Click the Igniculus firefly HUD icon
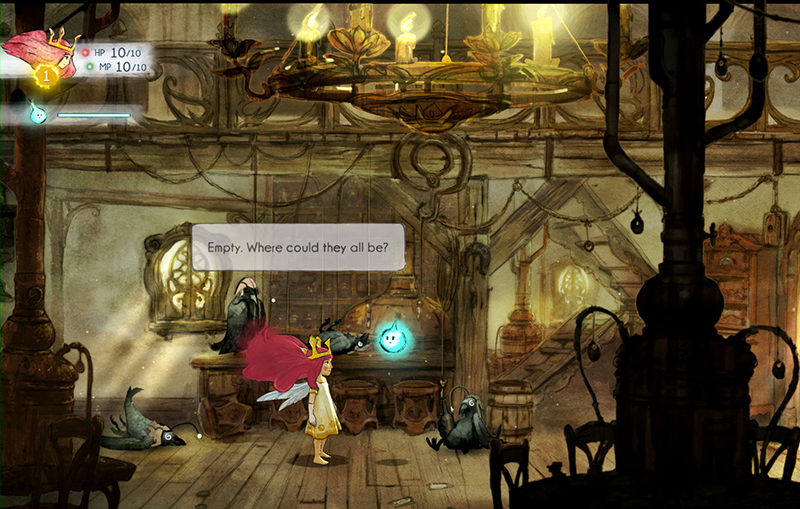This screenshot has width=800, height=509. click(37, 112)
